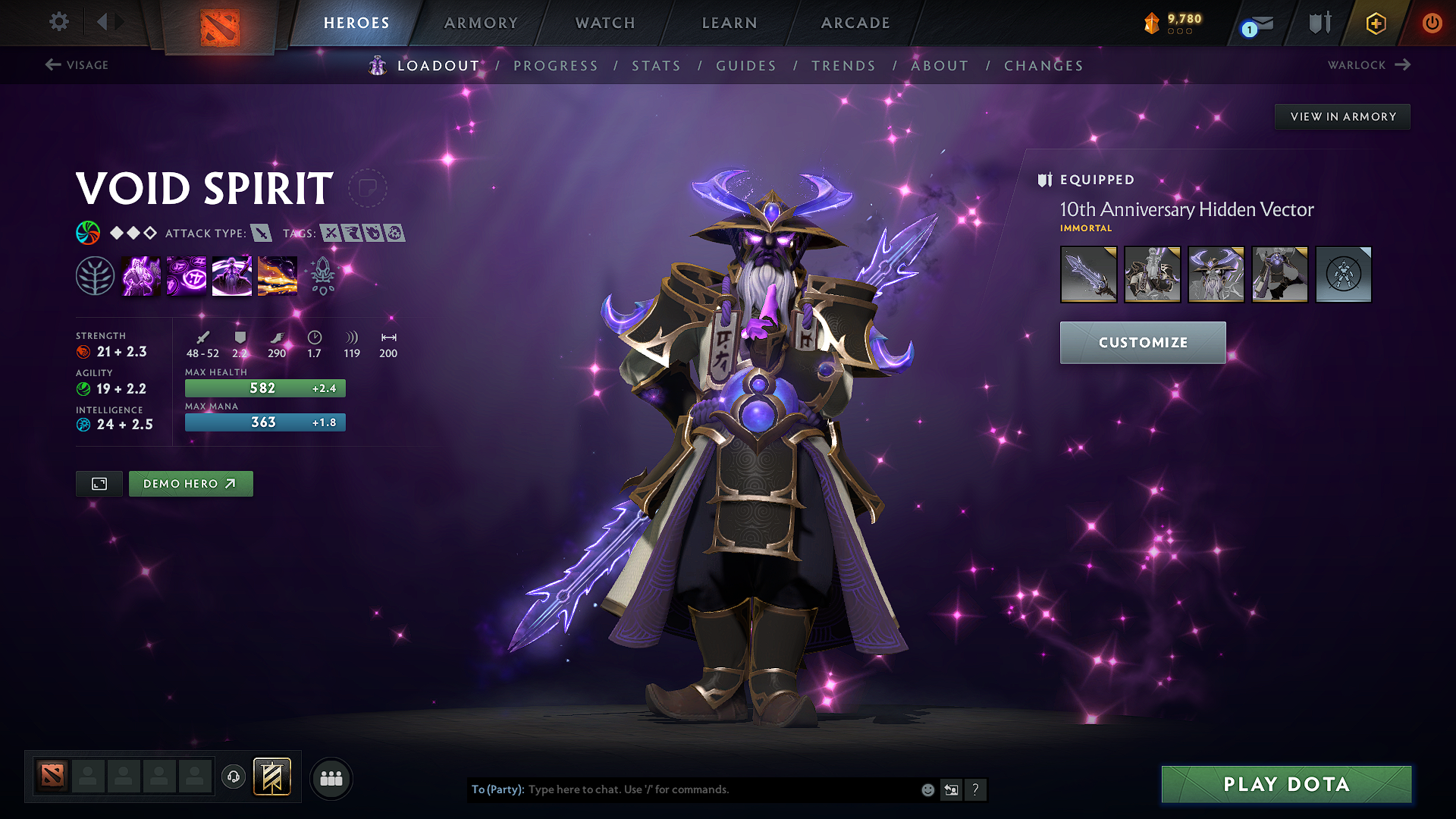The height and width of the screenshot is (819, 1456).
Task: Select Void Spirit's first ability icon
Action: click(x=141, y=275)
